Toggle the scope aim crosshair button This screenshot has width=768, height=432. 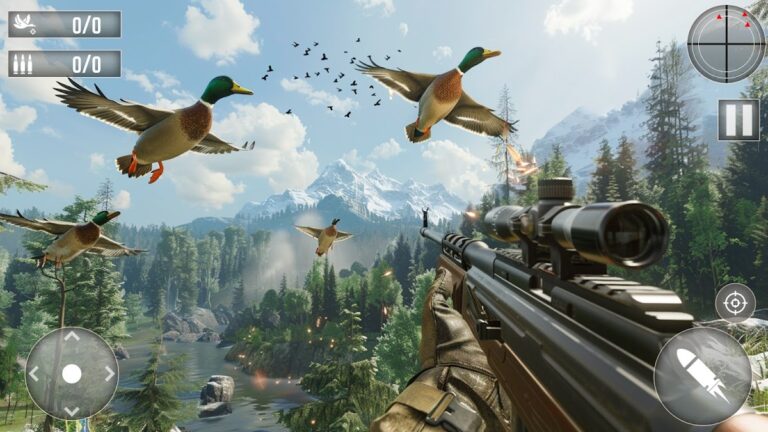point(735,302)
